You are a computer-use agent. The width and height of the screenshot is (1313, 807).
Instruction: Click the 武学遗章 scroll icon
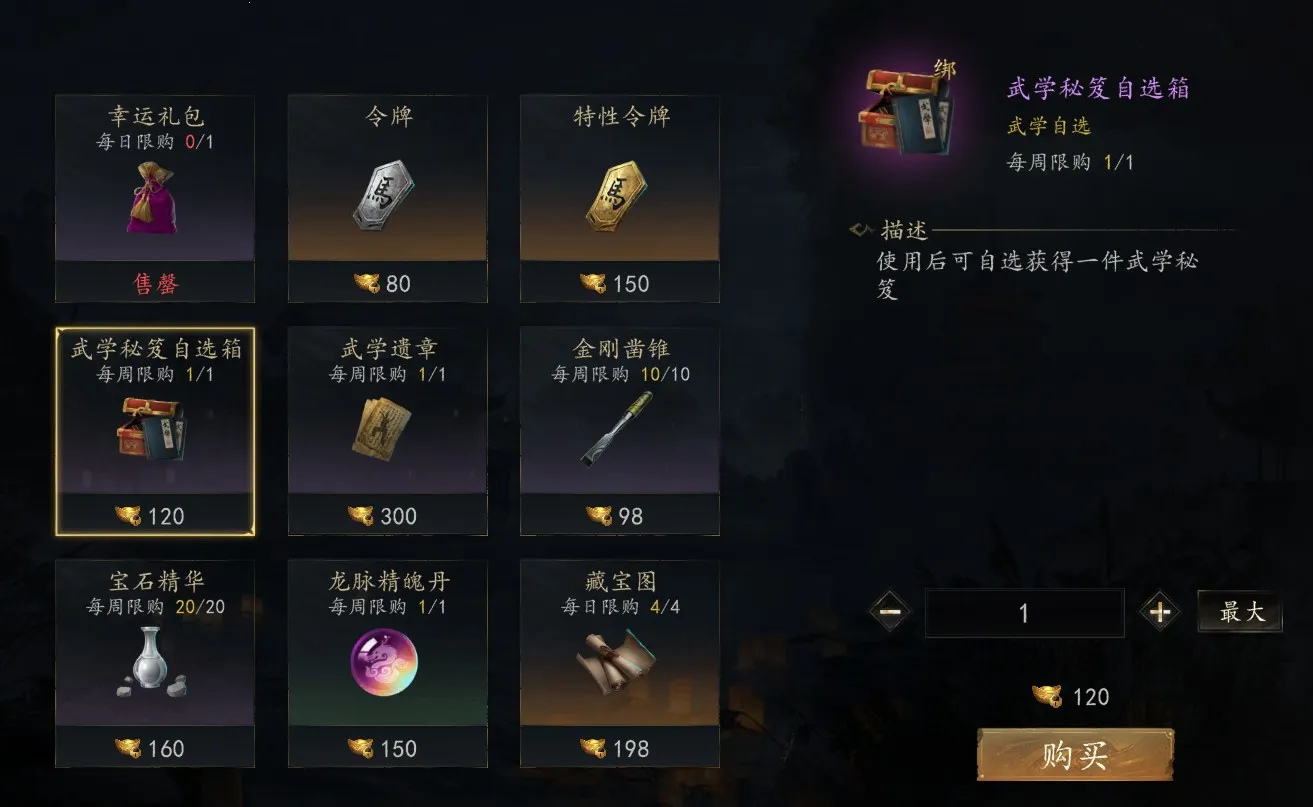(387, 430)
